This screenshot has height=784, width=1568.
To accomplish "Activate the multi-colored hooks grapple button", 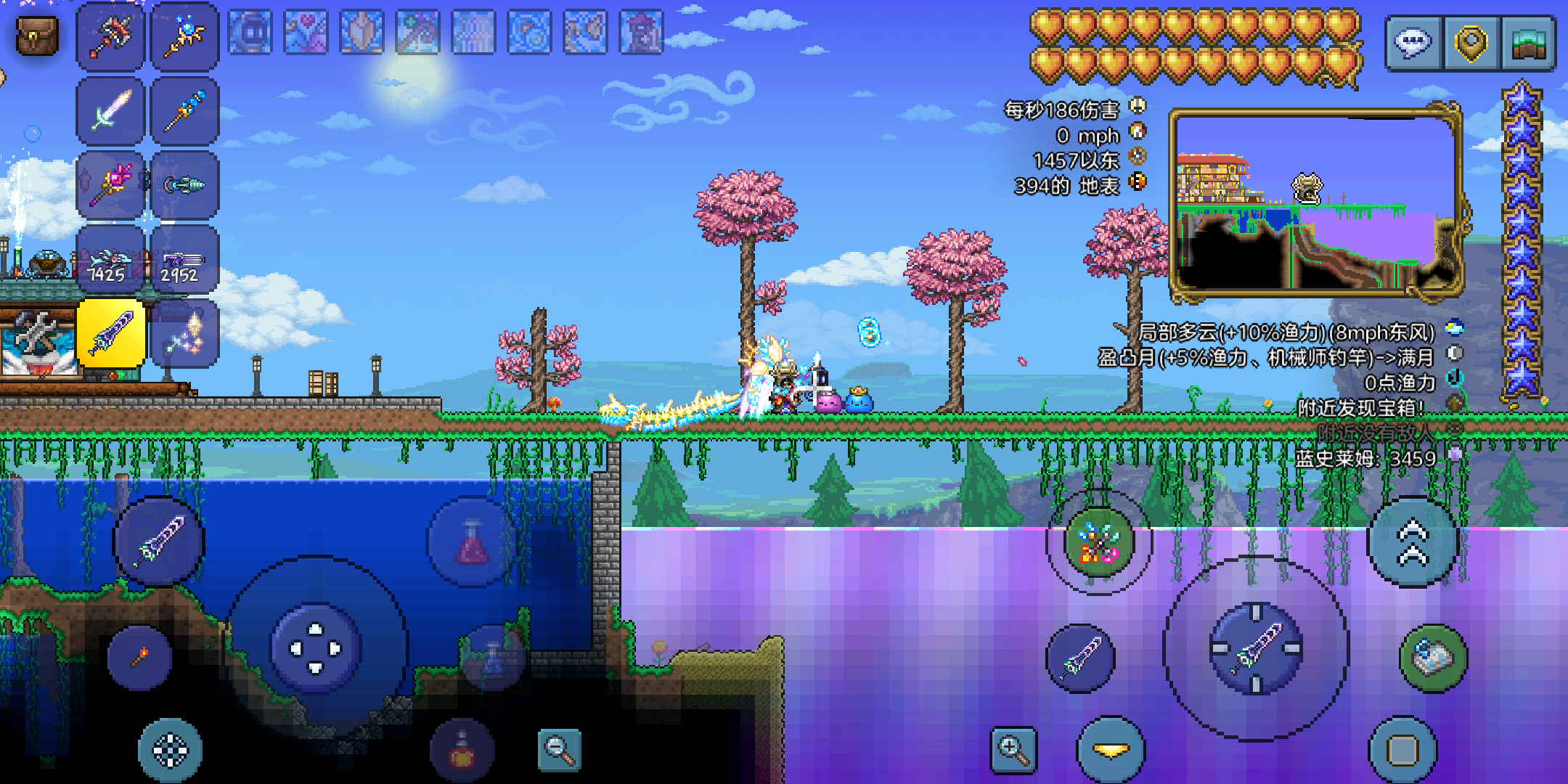I will click(x=1098, y=542).
